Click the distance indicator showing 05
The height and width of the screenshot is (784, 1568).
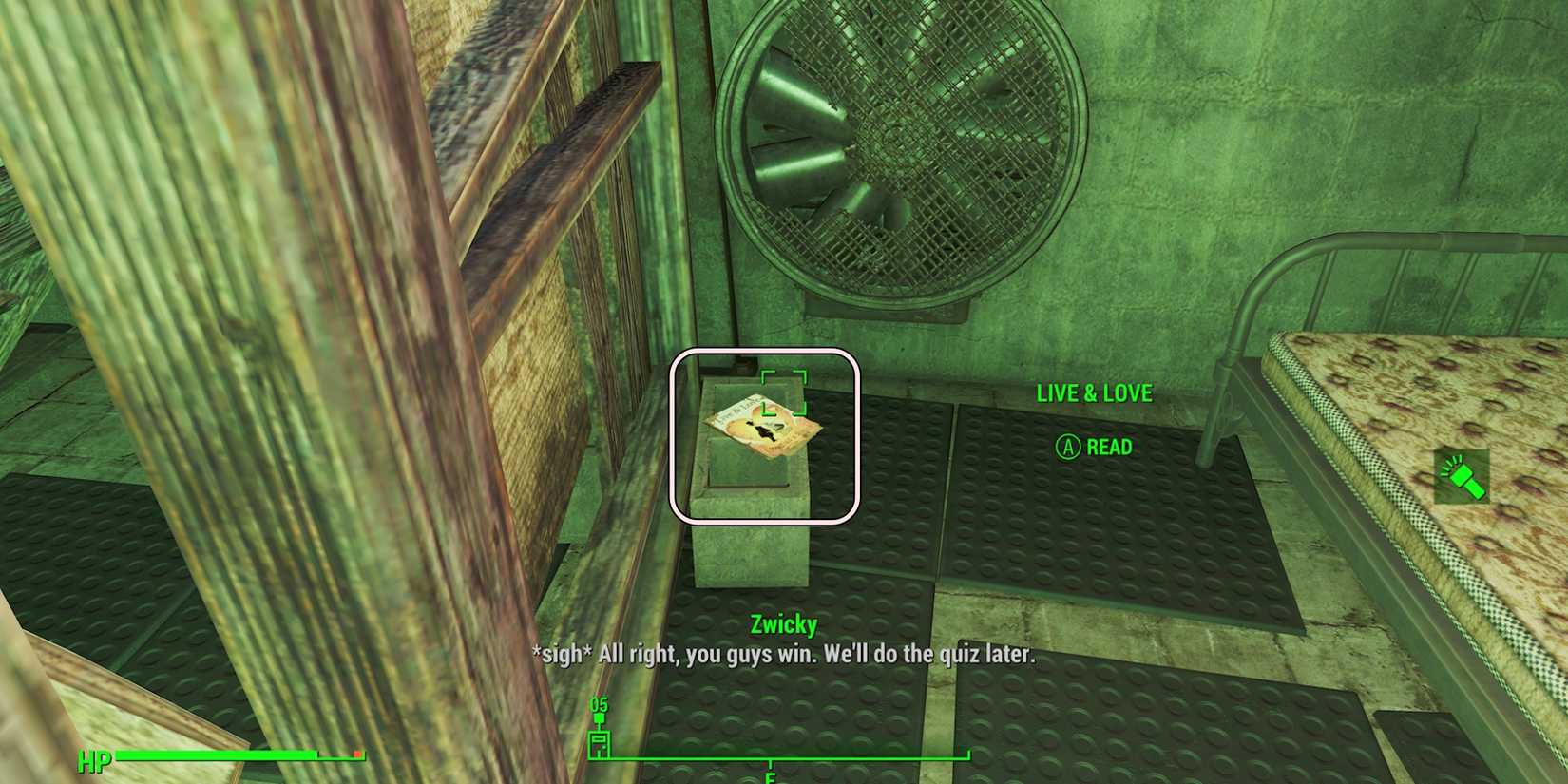click(x=601, y=704)
